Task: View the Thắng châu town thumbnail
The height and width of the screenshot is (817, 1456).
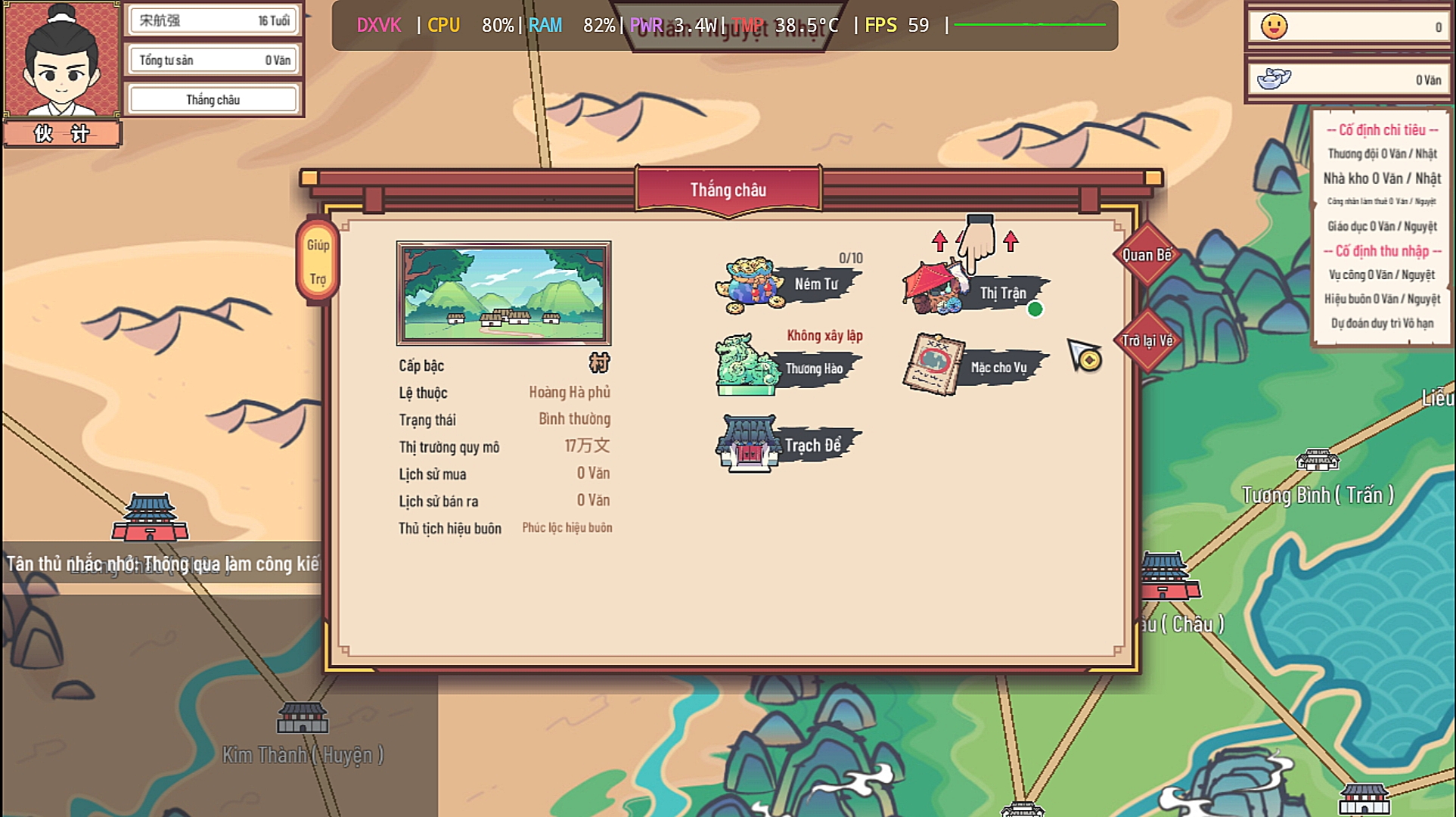Action: (504, 293)
